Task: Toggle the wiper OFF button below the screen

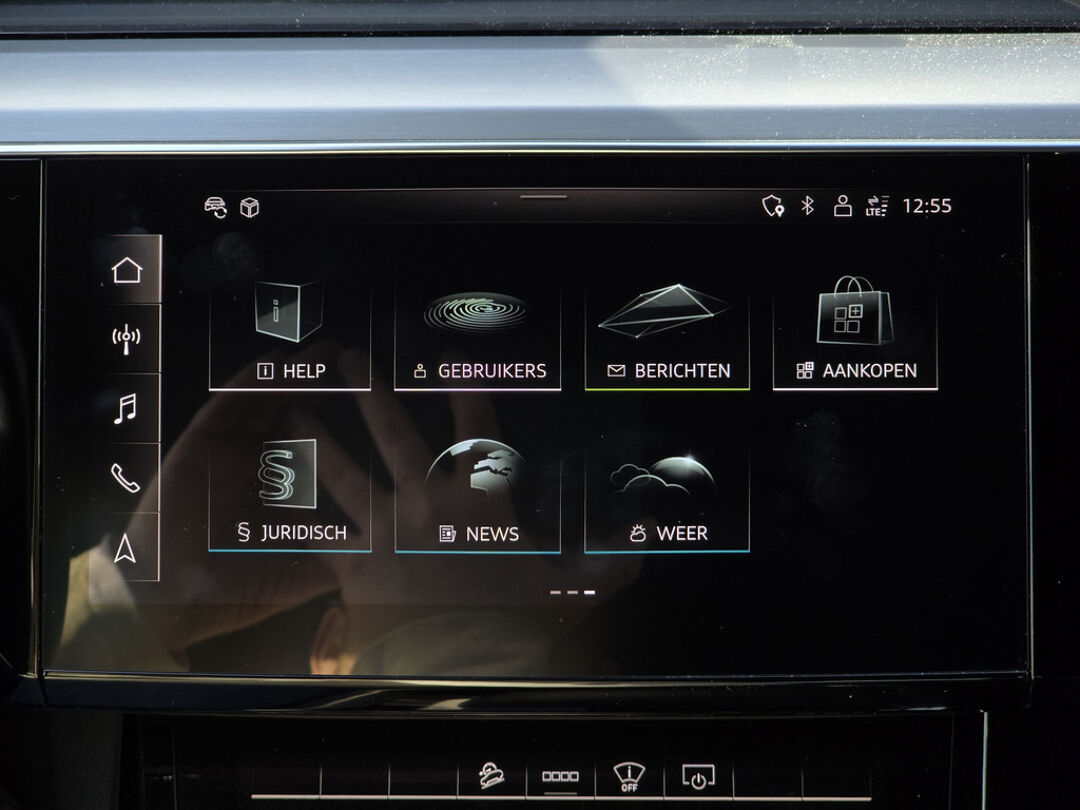Action: click(x=628, y=776)
